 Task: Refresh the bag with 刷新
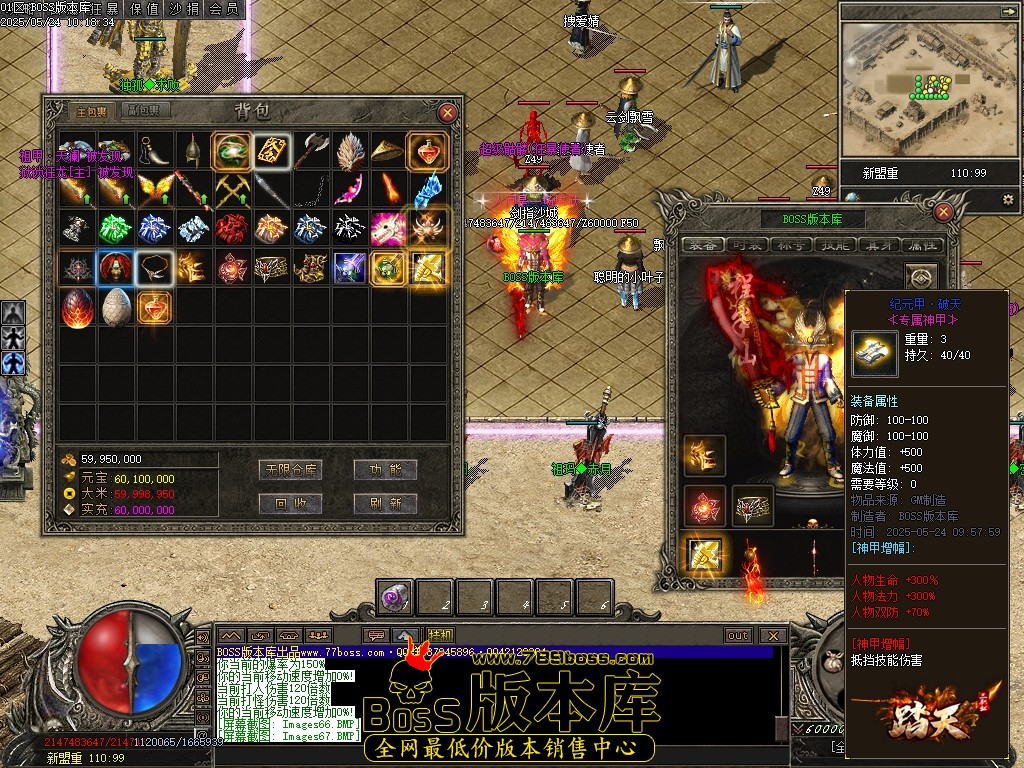385,503
